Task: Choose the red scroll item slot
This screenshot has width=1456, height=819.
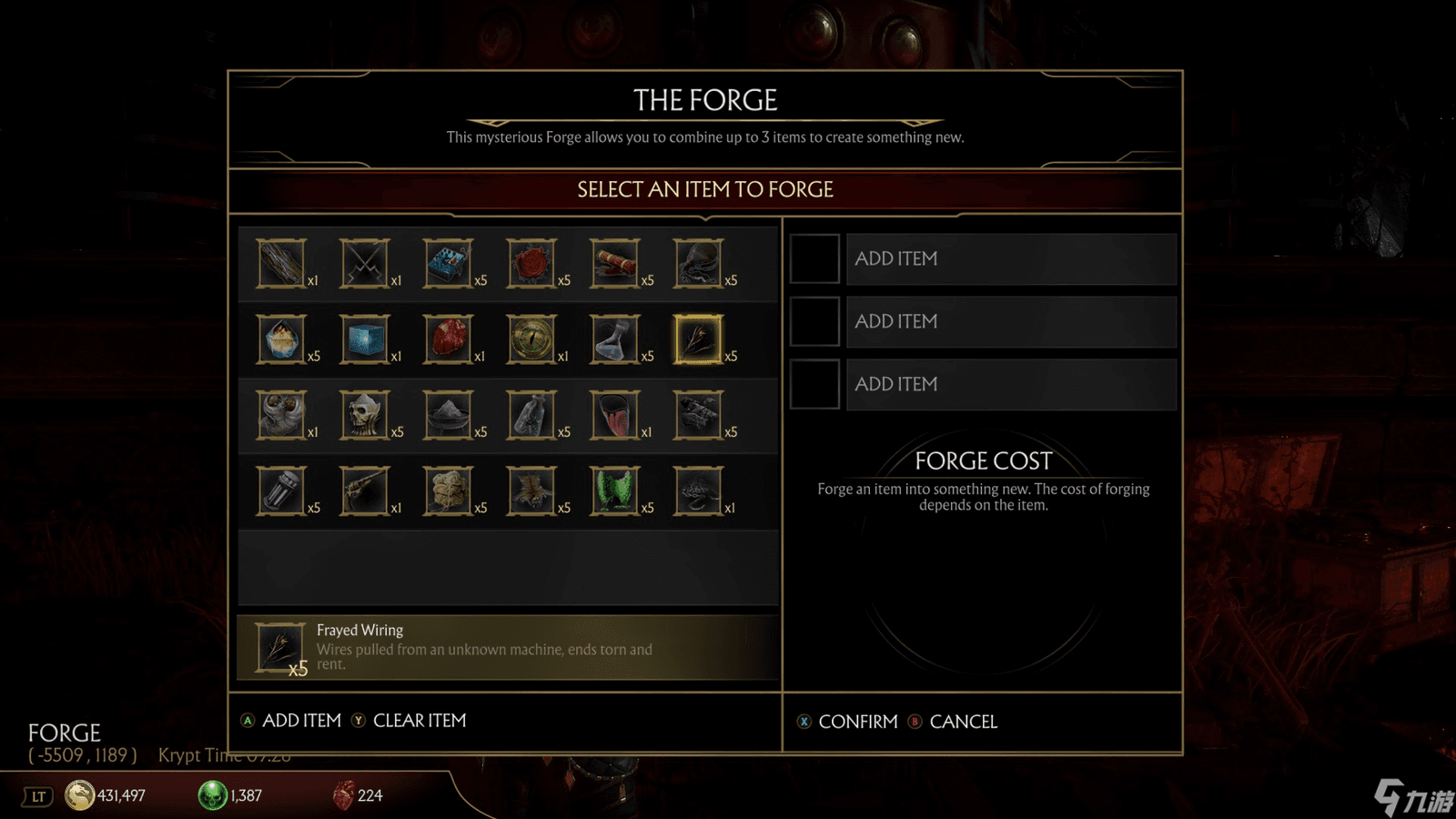Action: click(615, 264)
